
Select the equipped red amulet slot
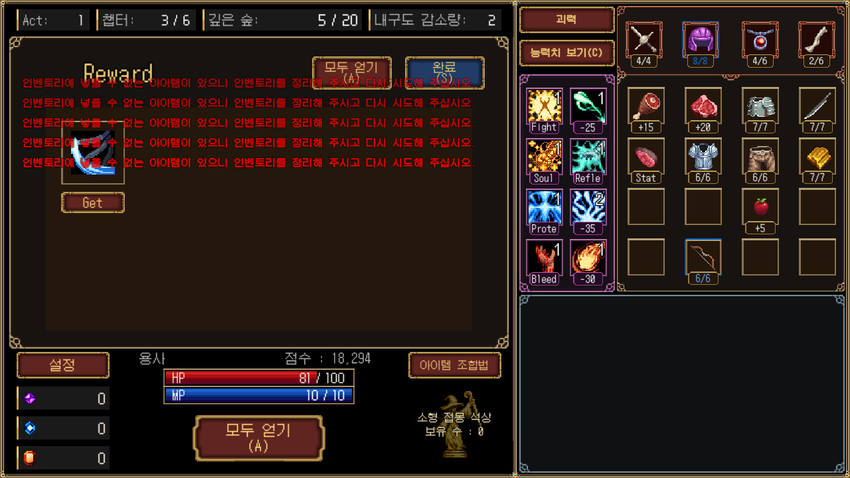point(760,40)
